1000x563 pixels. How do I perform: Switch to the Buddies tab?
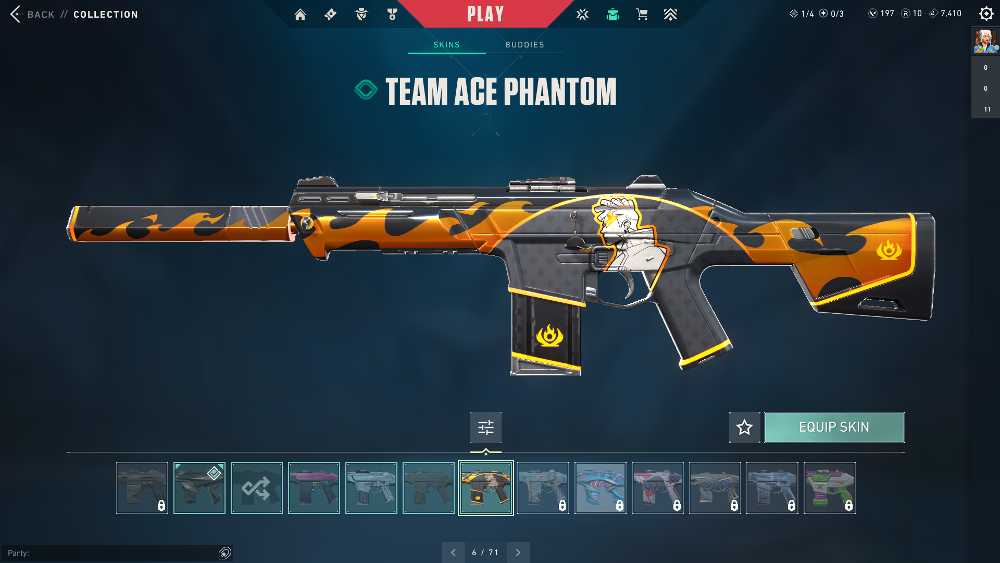[524, 45]
